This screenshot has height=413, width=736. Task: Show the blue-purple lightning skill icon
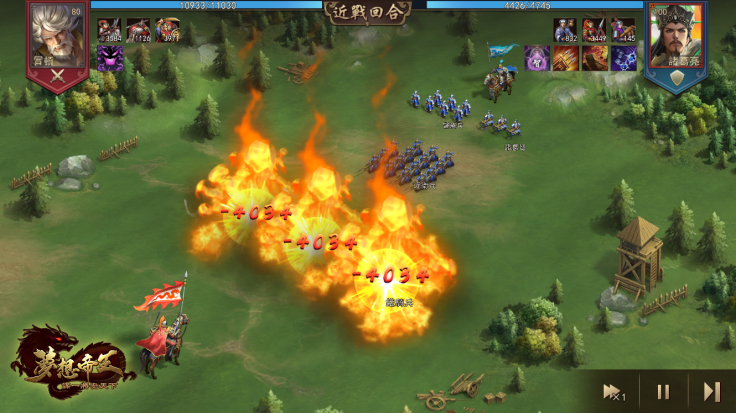pyautogui.click(x=623, y=58)
